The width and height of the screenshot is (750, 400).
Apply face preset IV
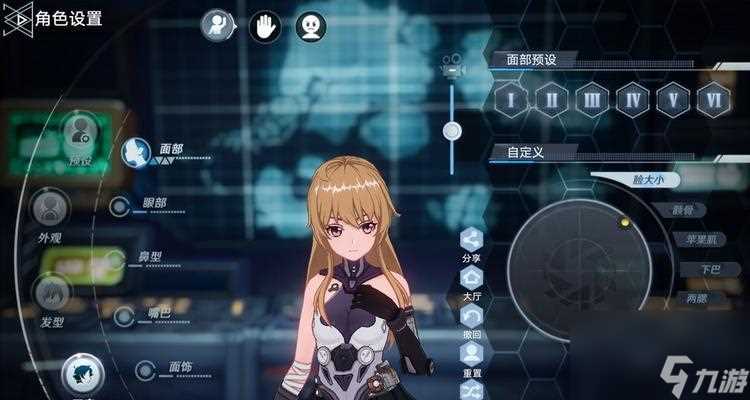[x=632, y=100]
